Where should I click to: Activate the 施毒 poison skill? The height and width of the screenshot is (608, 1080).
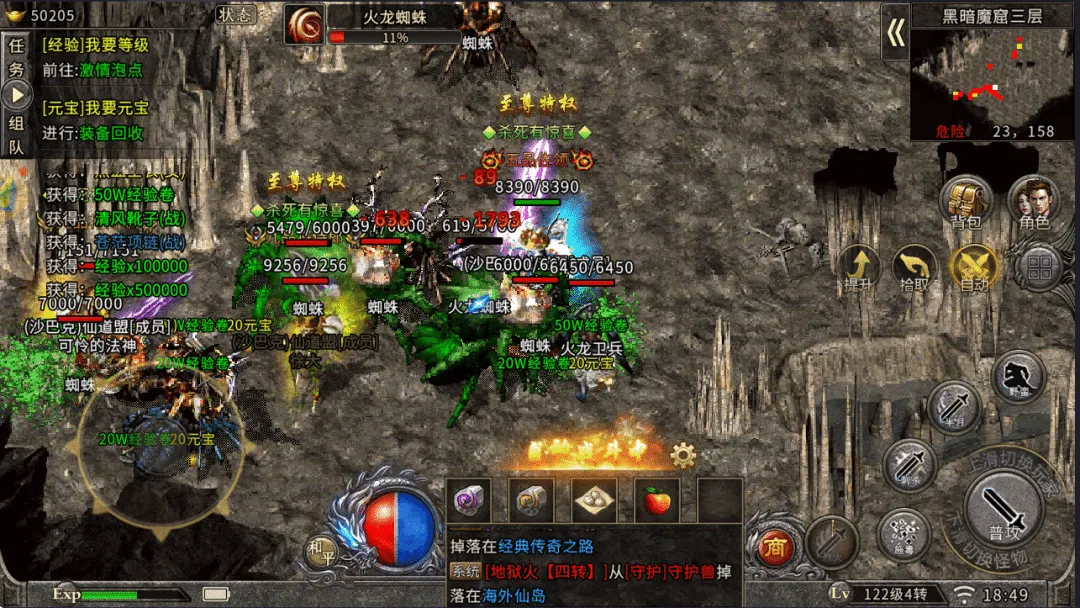tap(904, 535)
